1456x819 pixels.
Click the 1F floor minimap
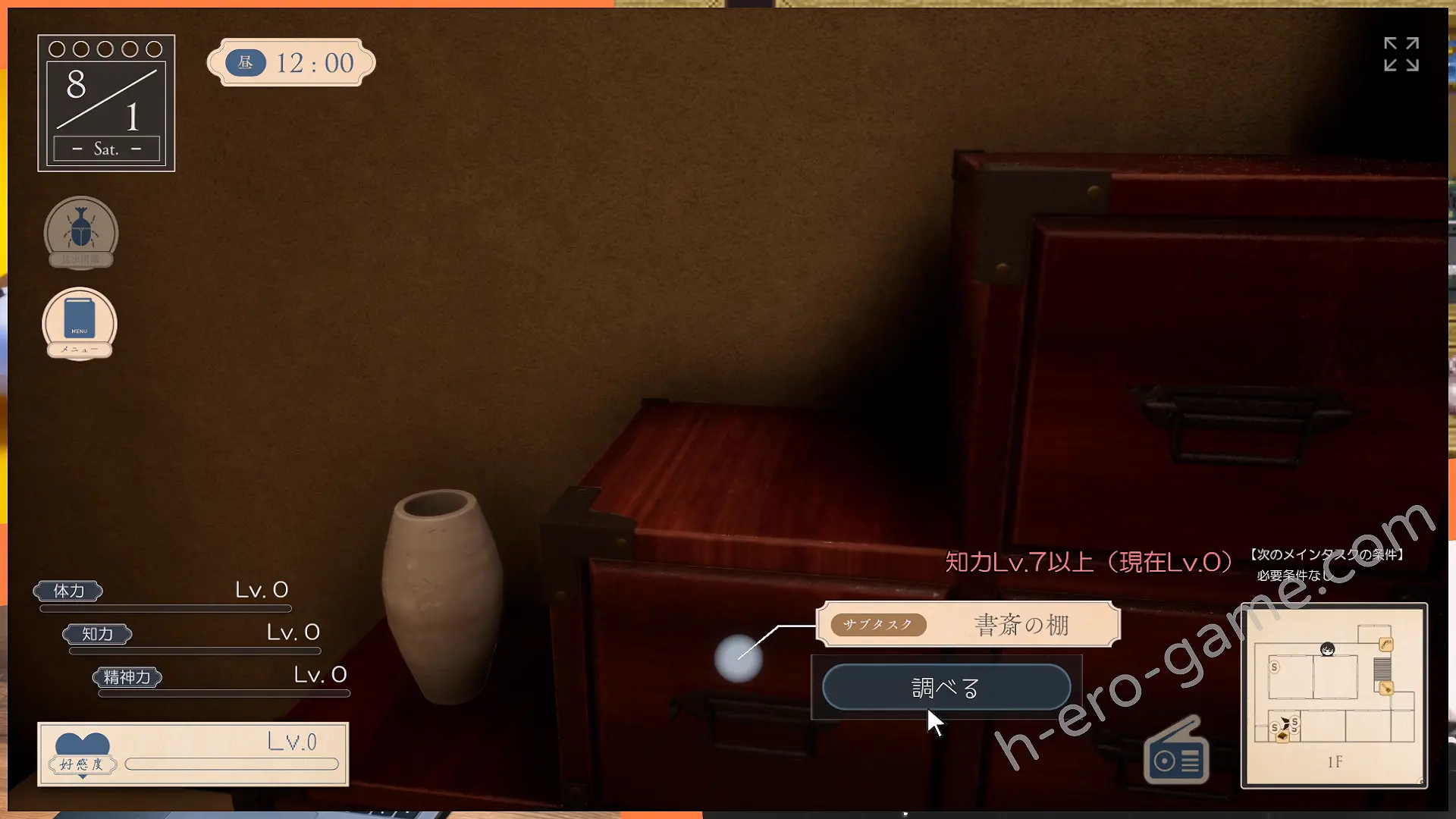(1334, 695)
